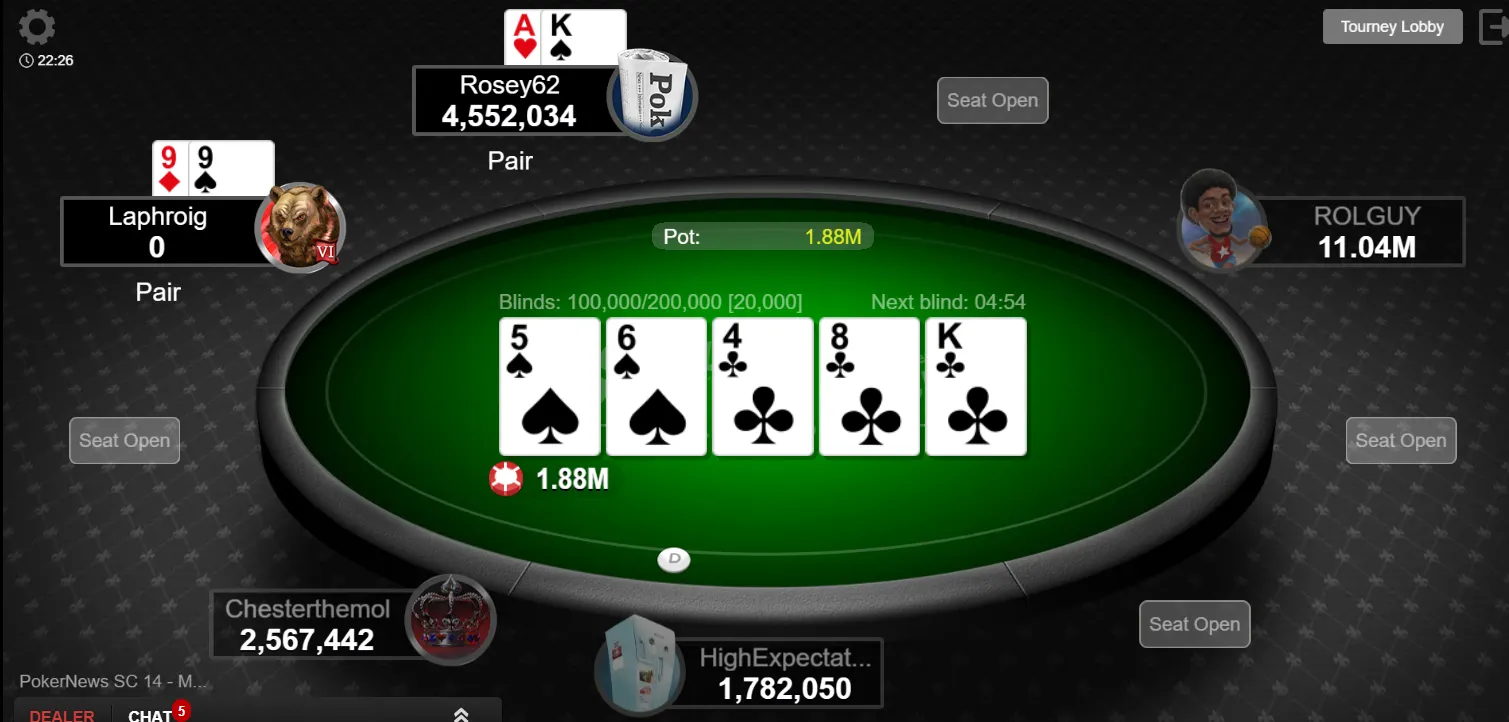Click Rosey62's newspaper avatar
Screen dimensions: 1509x722
pos(653,95)
